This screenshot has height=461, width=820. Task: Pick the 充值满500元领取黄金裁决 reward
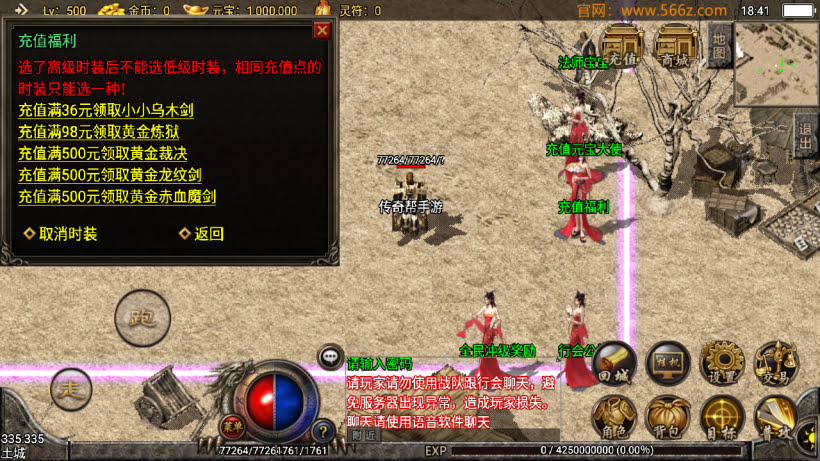click(x=103, y=153)
